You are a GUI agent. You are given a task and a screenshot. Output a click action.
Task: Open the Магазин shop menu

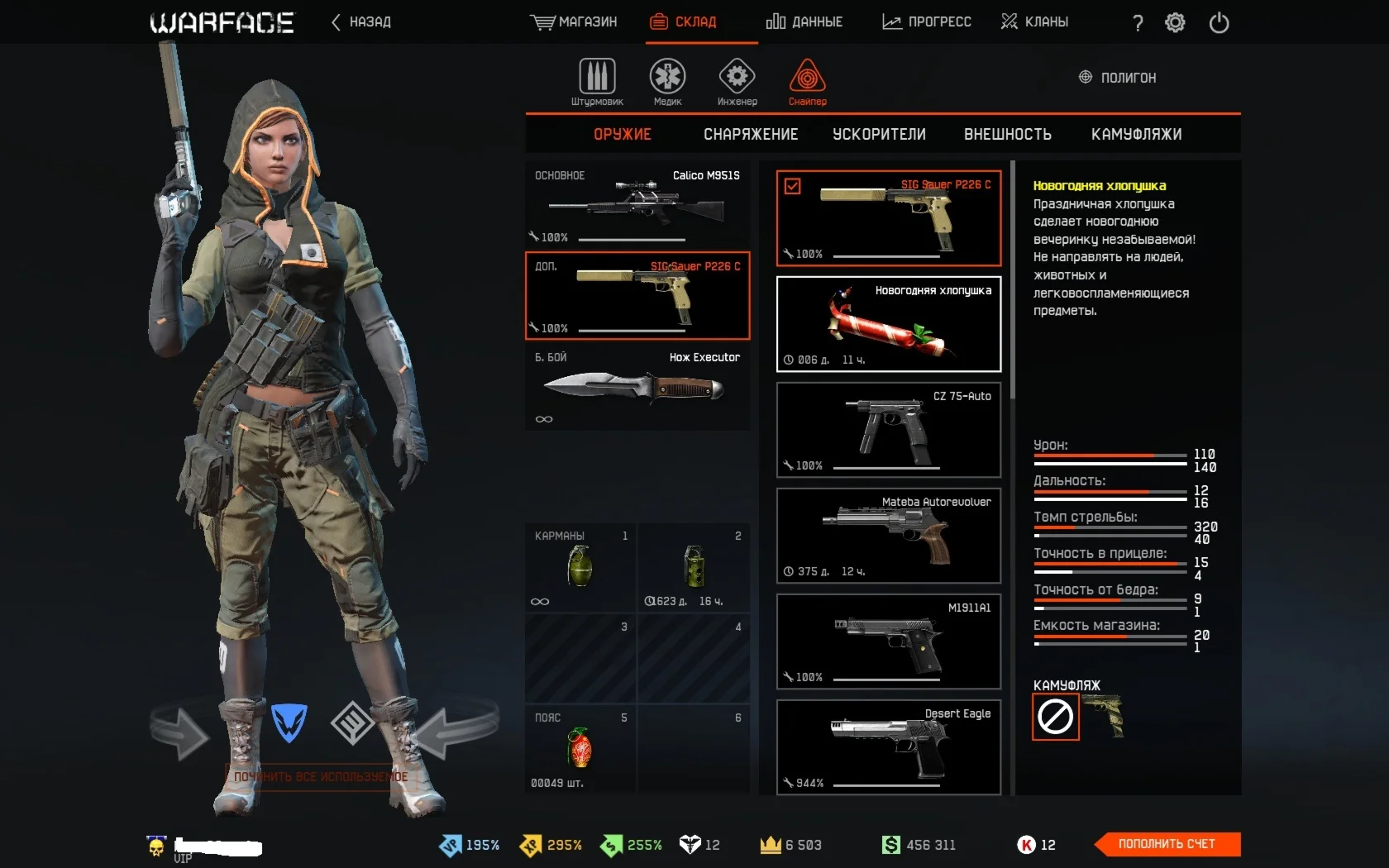574,21
